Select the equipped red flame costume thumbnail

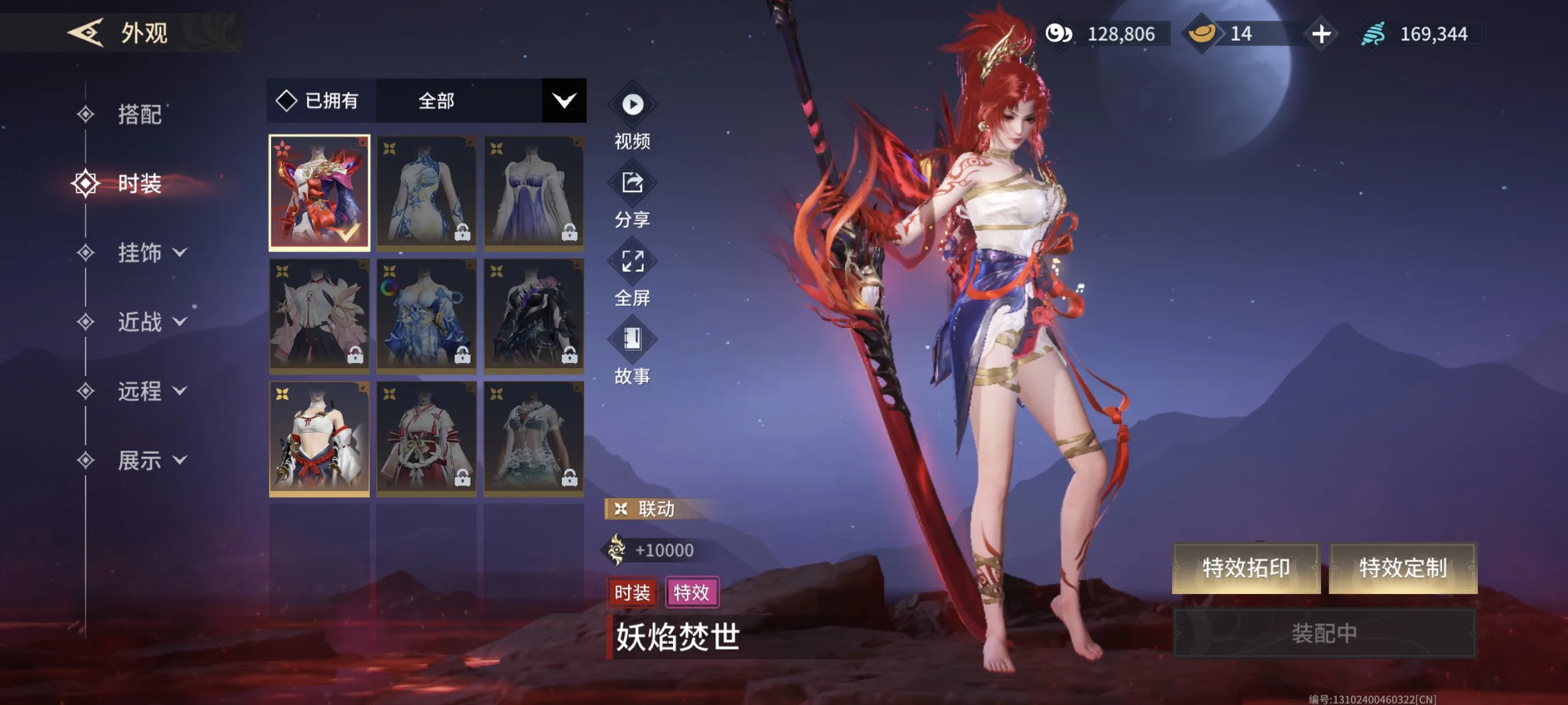319,192
